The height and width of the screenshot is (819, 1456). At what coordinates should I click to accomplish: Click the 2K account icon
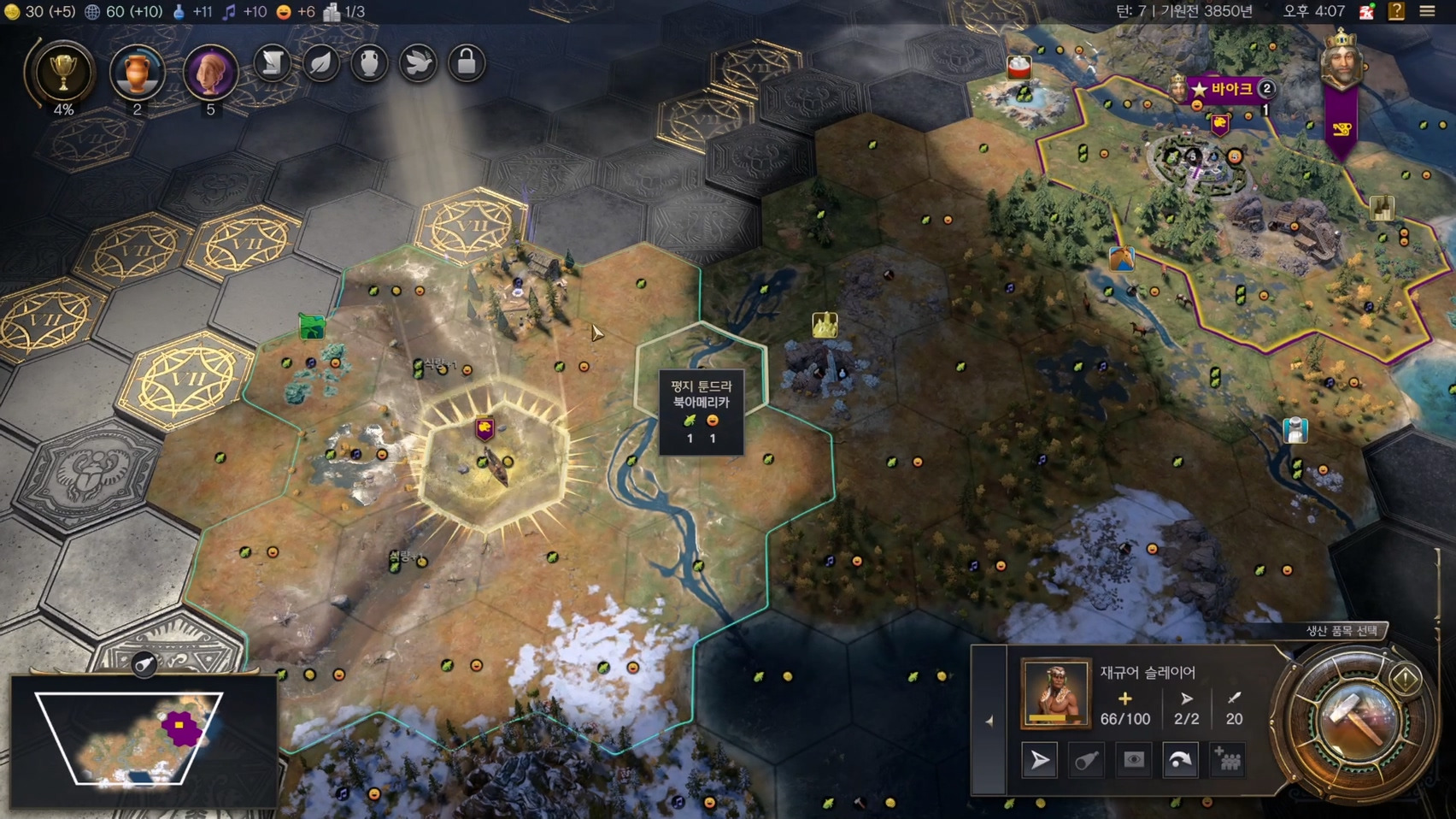click(x=1367, y=12)
